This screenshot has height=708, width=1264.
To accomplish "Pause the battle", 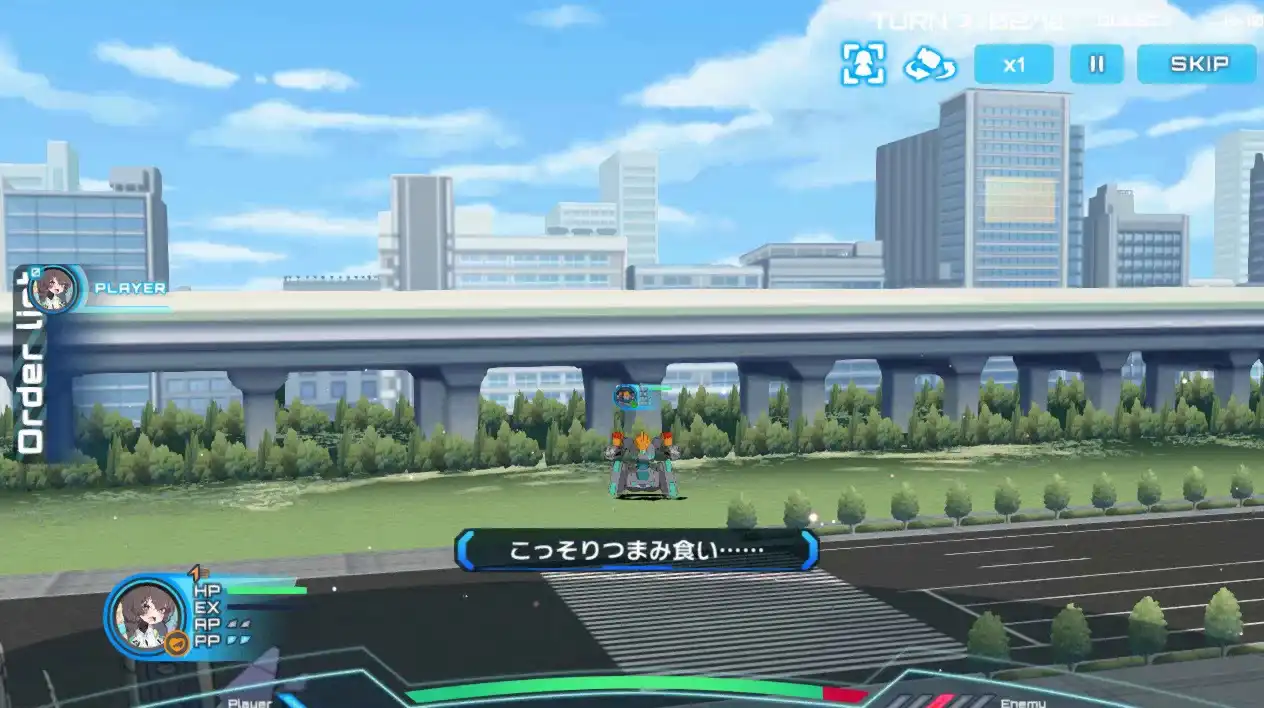I will pos(1097,64).
